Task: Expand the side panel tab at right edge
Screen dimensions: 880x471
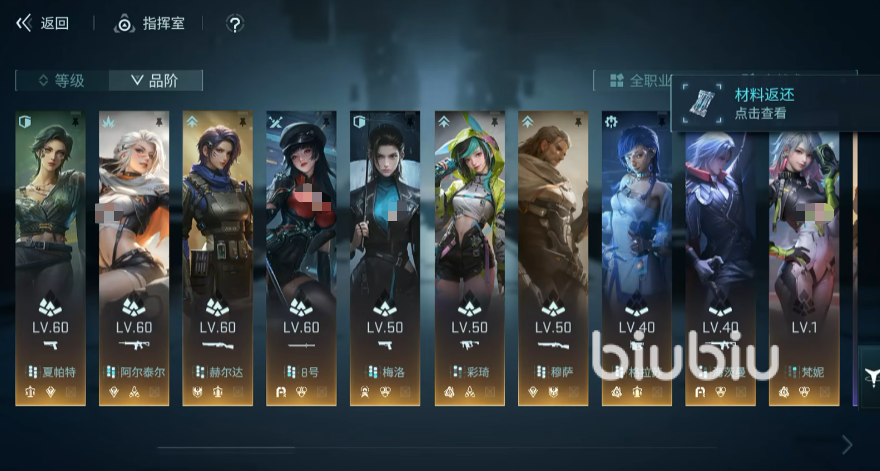Action: pyautogui.click(x=870, y=375)
